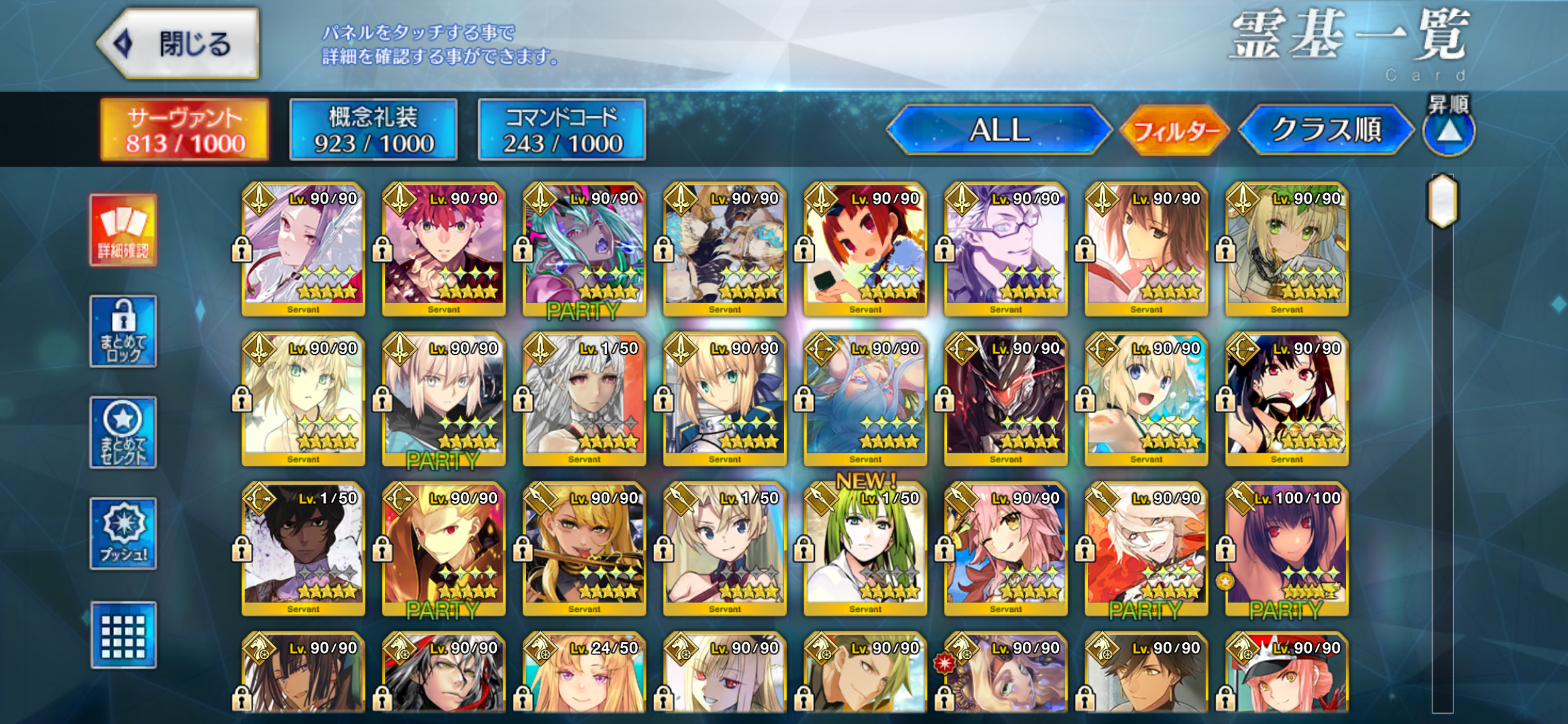Tap the まとめてセレクト bulk select button
This screenshot has width=1568, height=724.
click(x=123, y=432)
